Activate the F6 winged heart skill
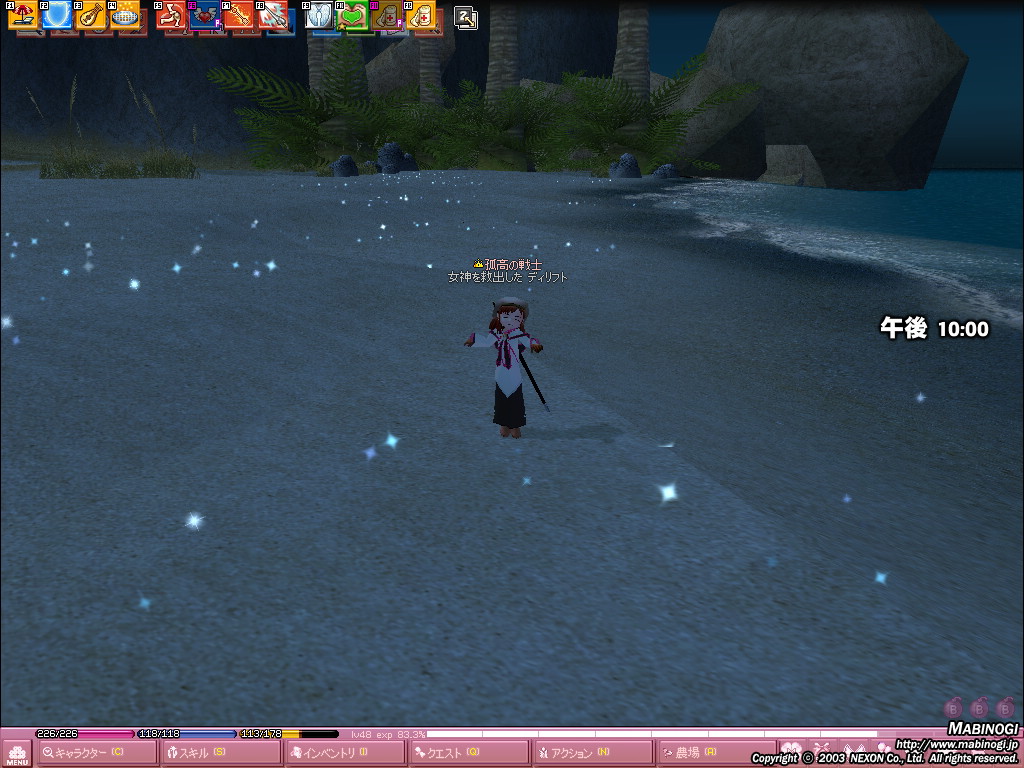Image resolution: width=1024 pixels, height=768 pixels. coord(205,15)
